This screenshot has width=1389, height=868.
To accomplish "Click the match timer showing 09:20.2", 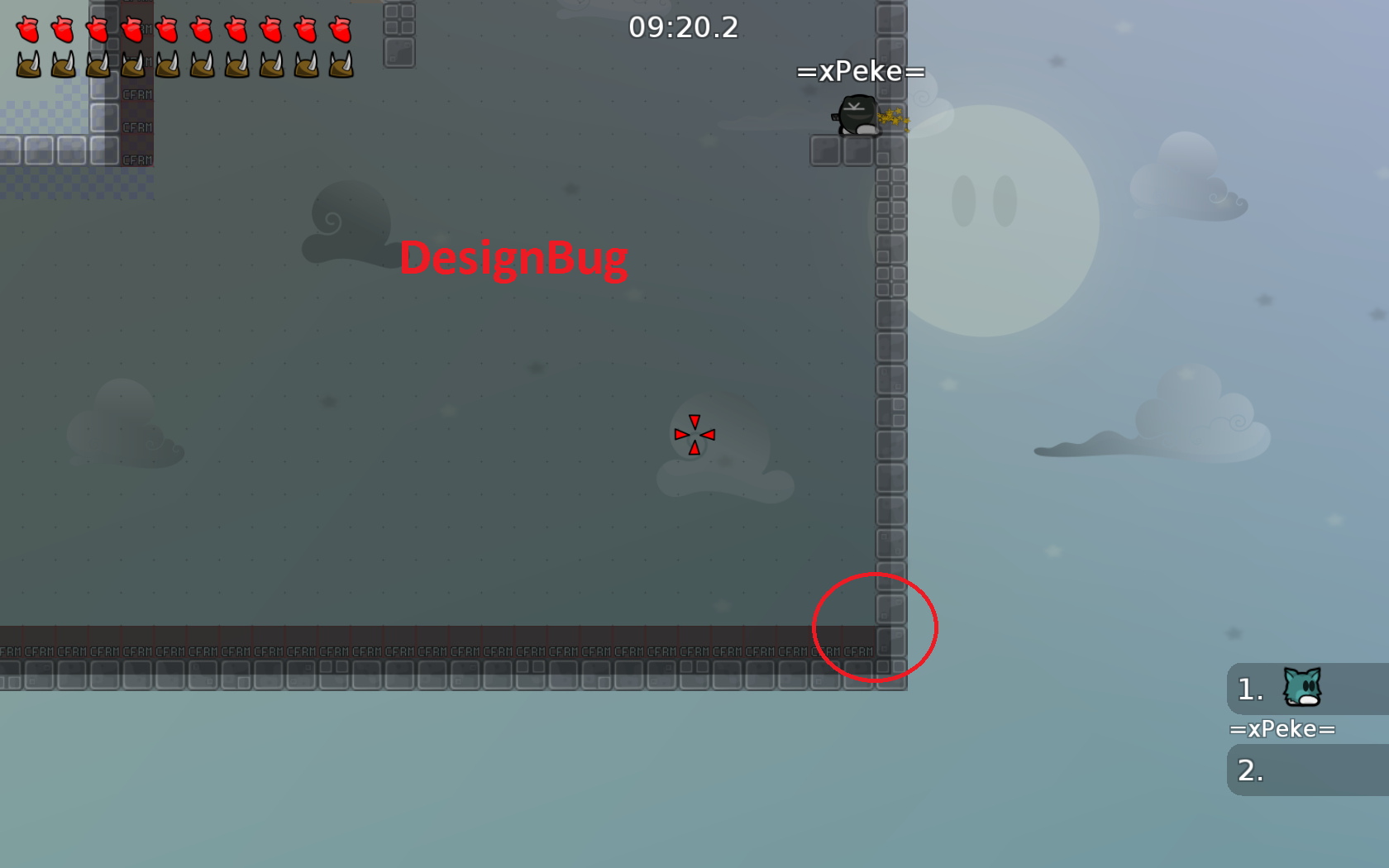I will pos(682,28).
